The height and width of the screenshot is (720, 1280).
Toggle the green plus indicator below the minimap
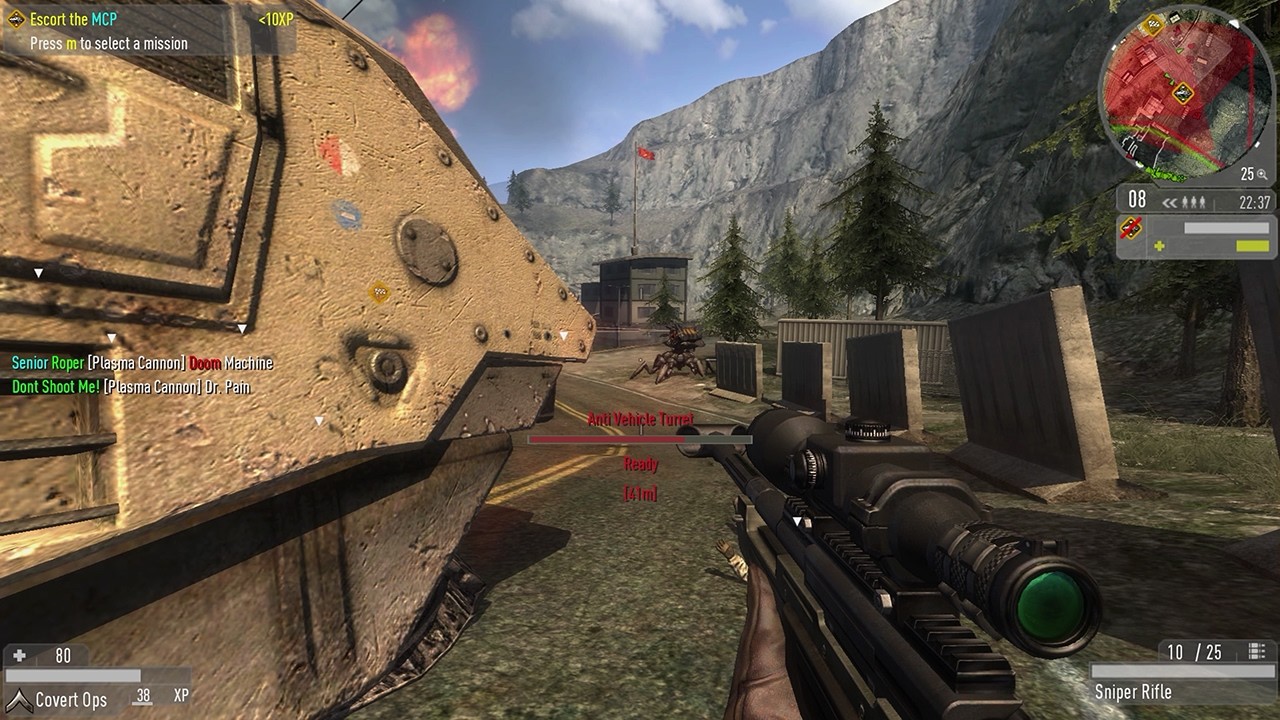1160,244
